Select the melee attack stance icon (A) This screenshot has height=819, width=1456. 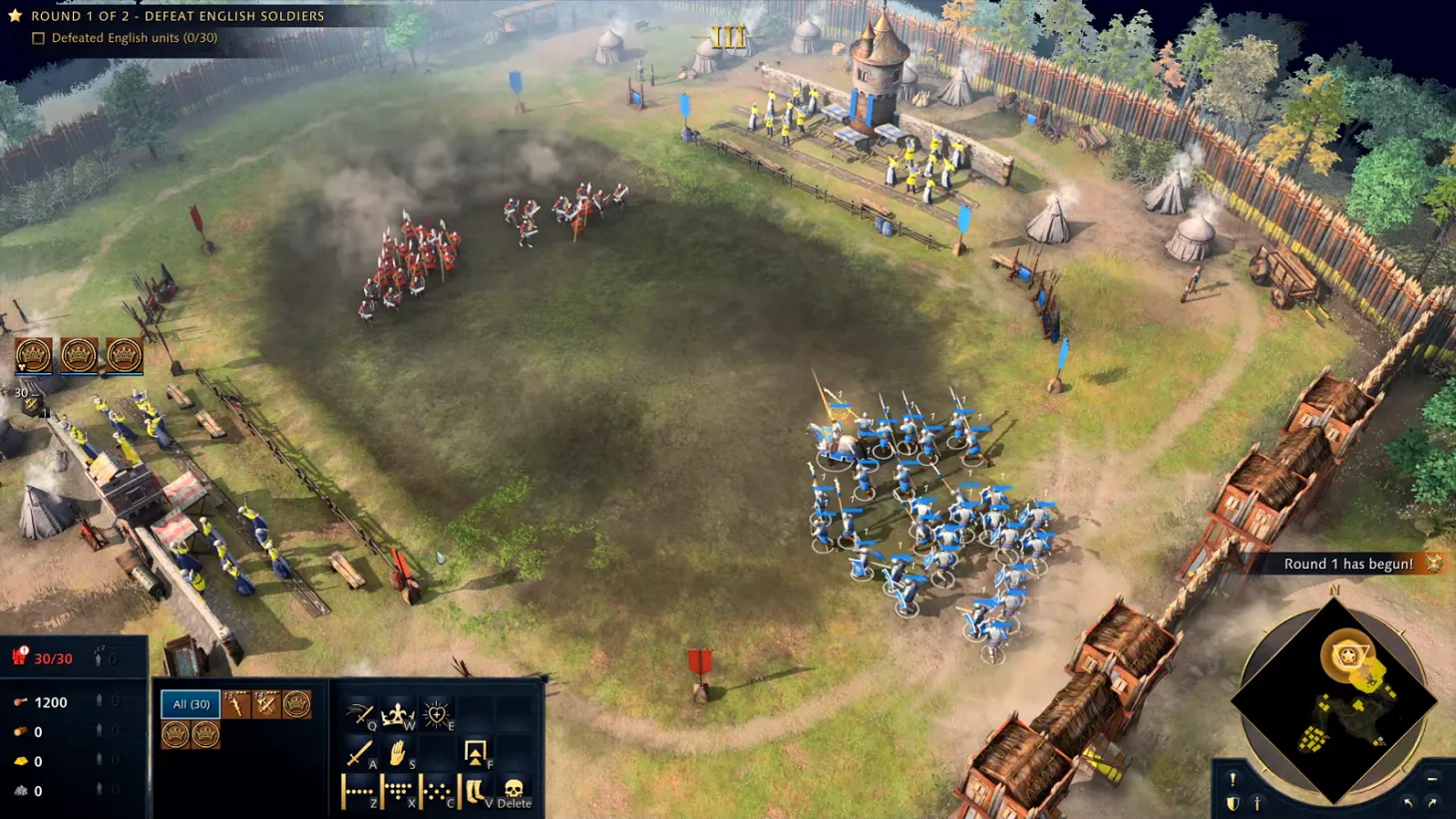(x=360, y=752)
